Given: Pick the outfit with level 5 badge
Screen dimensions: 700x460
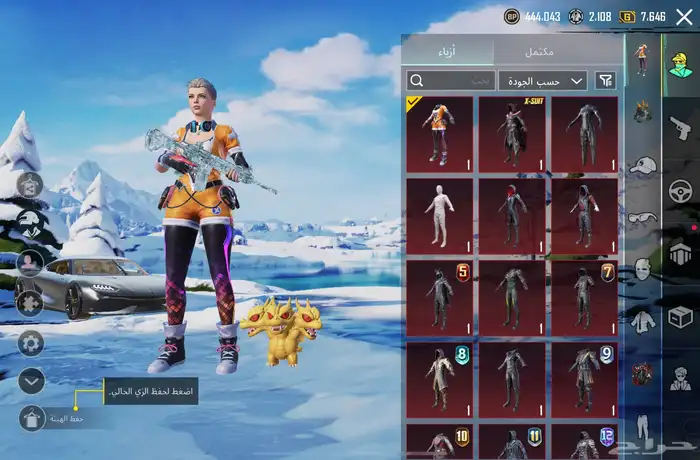Looking at the screenshot, I should point(440,295).
